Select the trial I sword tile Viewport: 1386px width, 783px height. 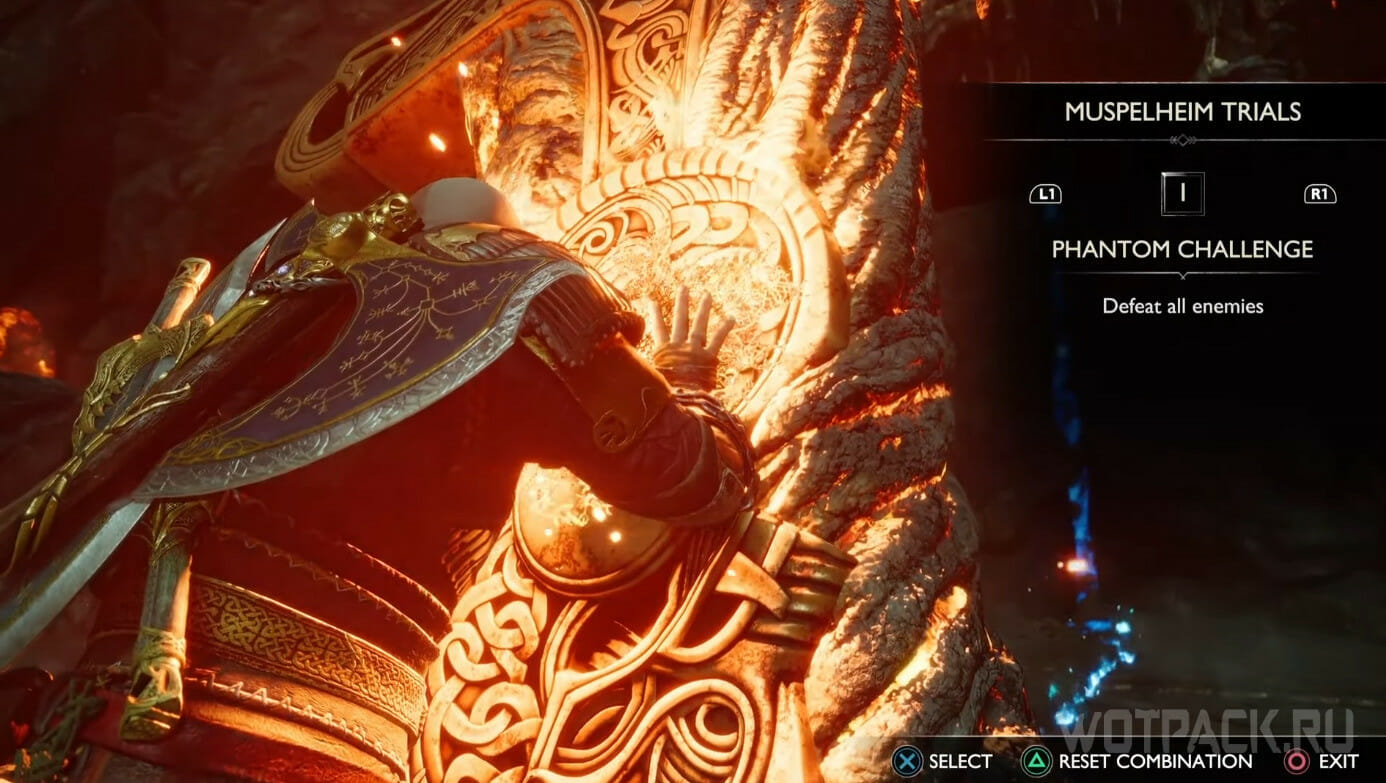click(x=1182, y=194)
